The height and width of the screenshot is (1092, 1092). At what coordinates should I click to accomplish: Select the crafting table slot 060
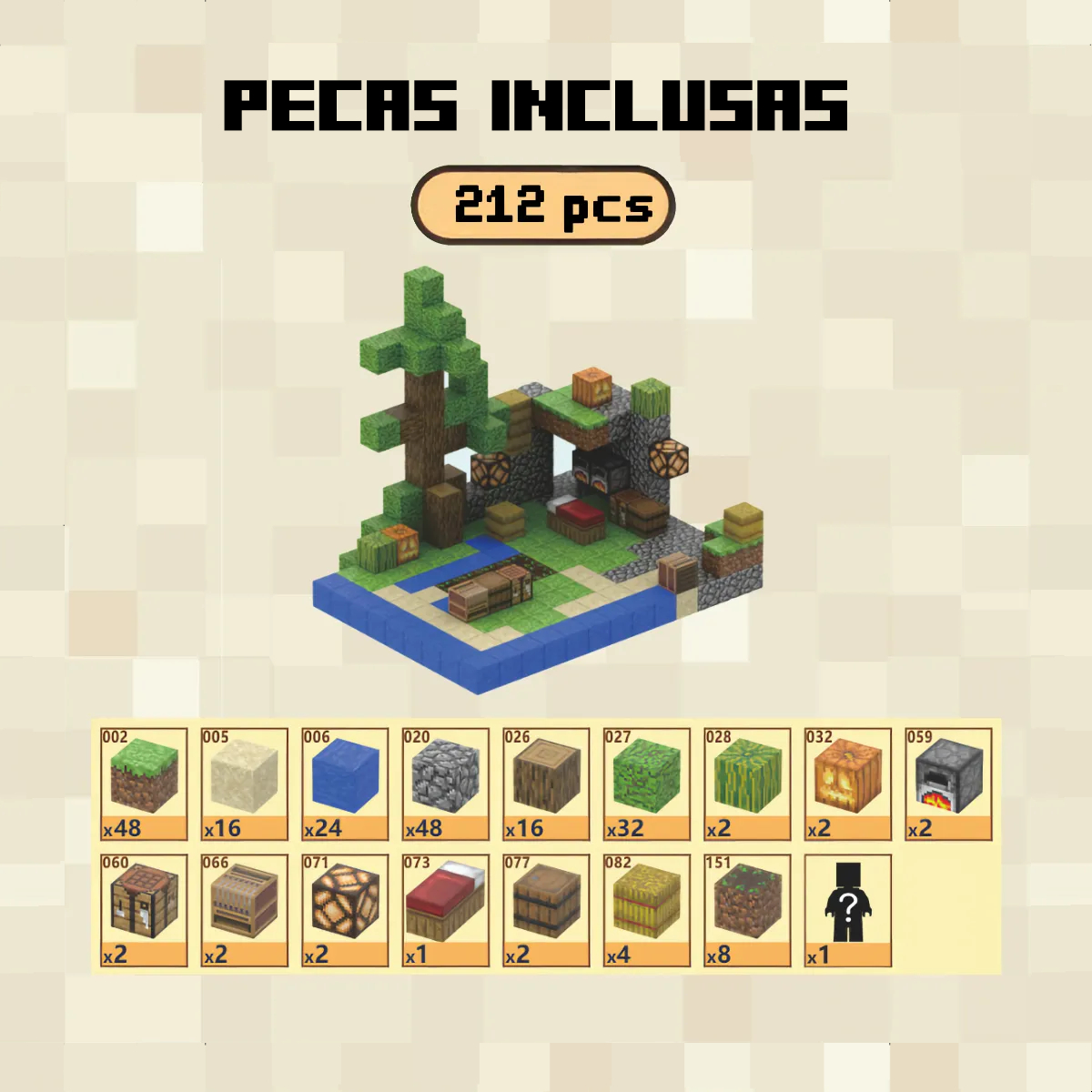click(144, 909)
